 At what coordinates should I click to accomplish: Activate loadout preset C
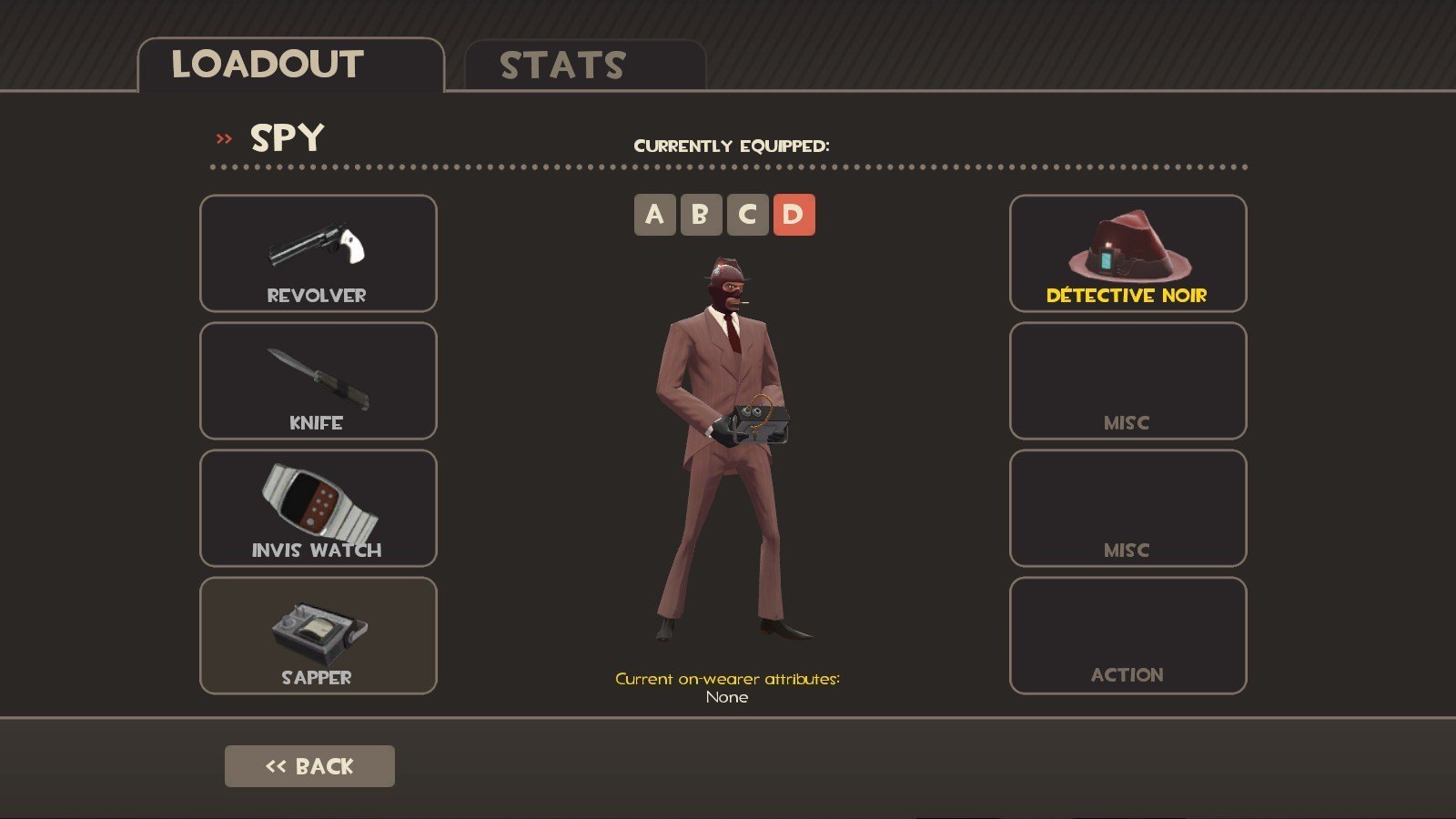747,215
